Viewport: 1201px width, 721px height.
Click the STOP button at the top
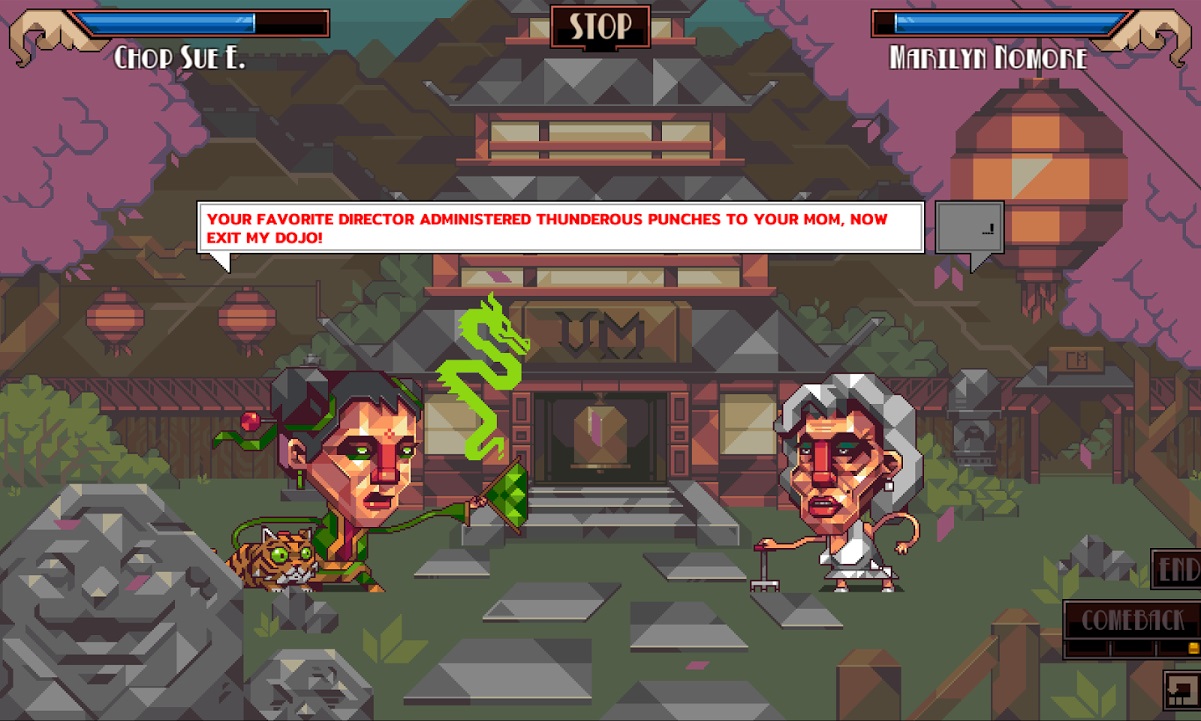tap(600, 27)
